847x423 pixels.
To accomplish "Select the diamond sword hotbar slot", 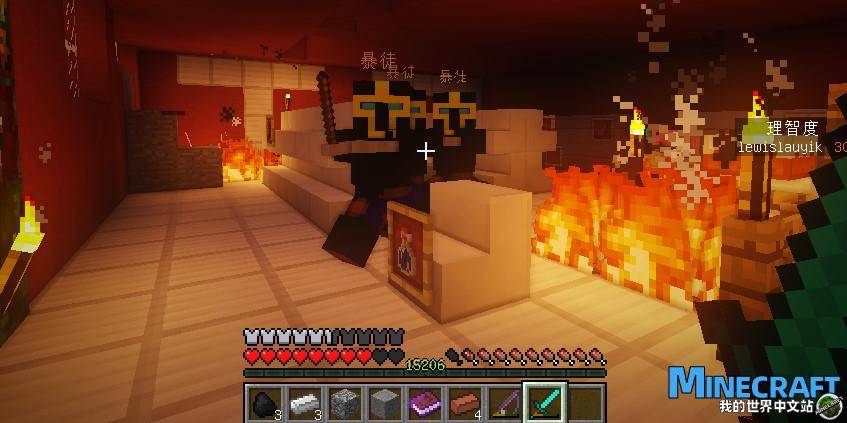I will tap(545, 403).
